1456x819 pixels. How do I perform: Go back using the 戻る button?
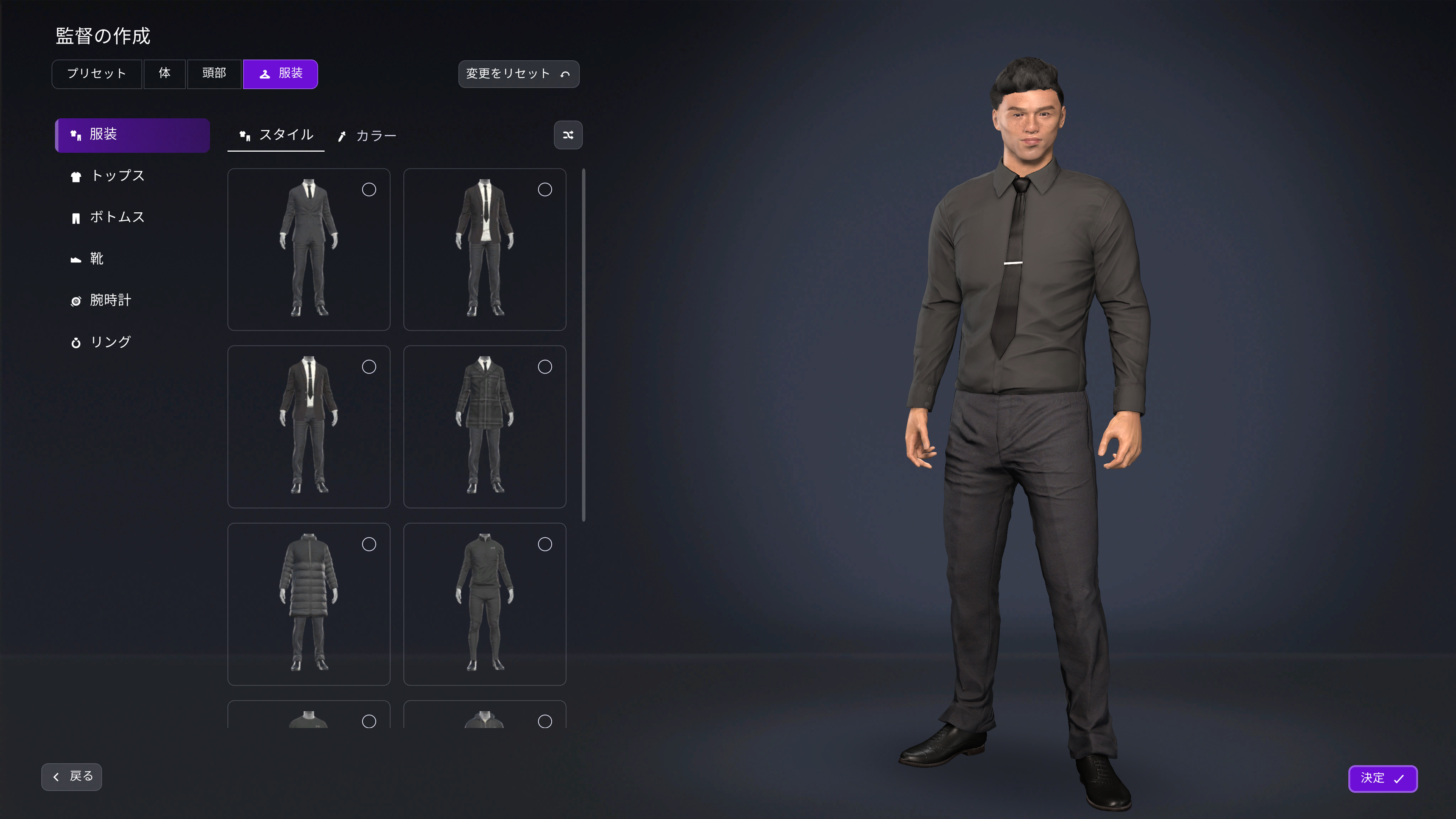coord(71,777)
